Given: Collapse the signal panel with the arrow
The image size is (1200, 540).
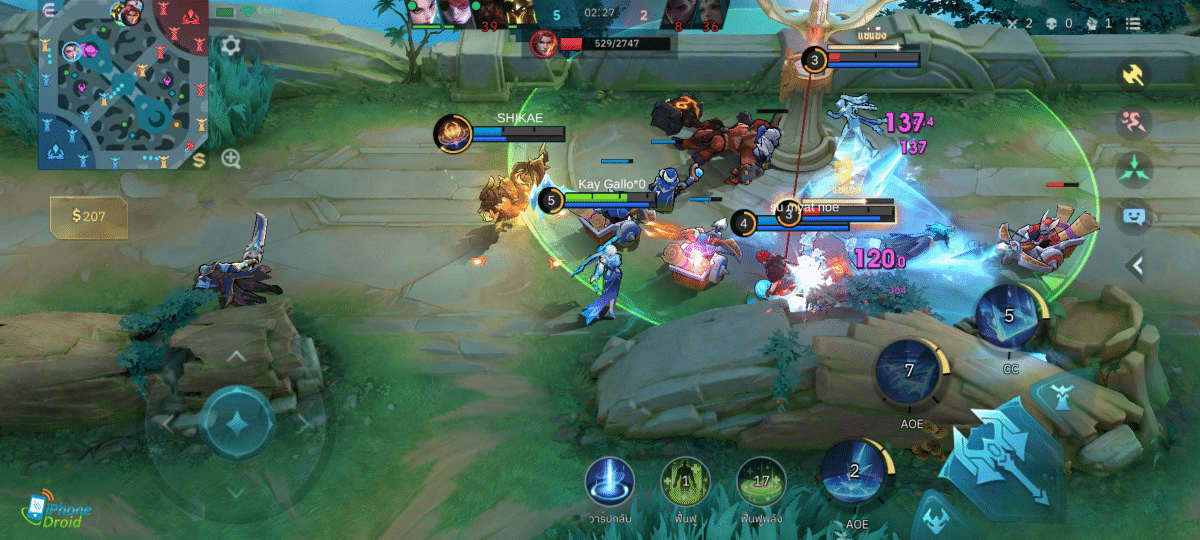Looking at the screenshot, I should pyautogui.click(x=1136, y=265).
